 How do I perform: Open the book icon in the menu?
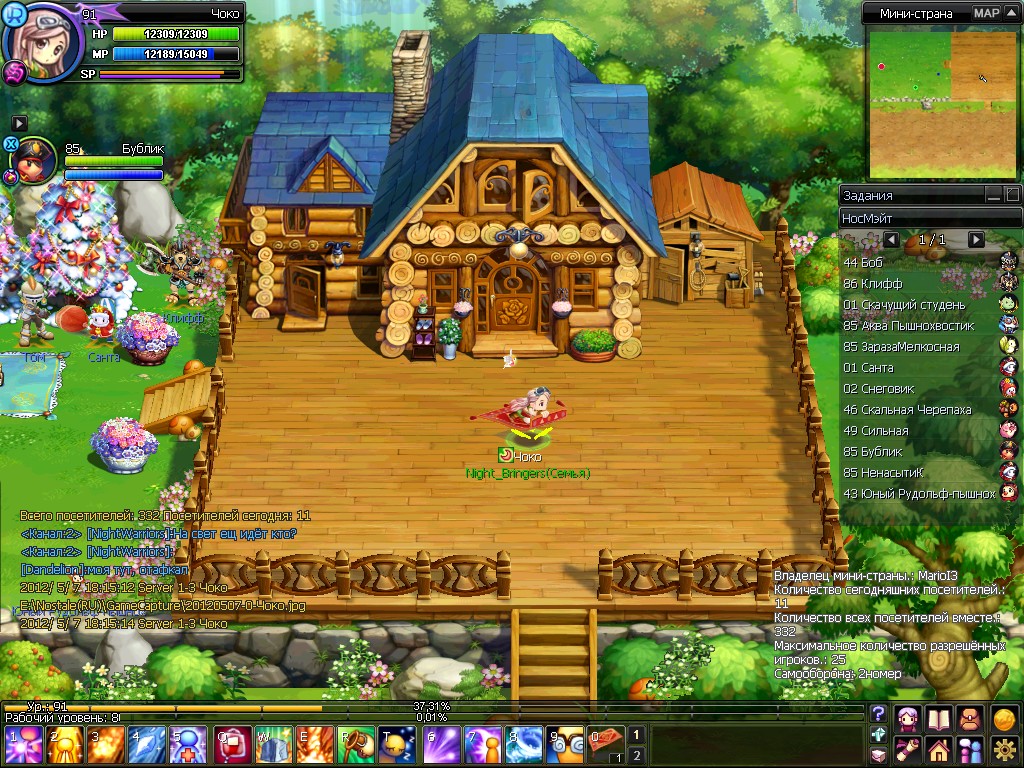coord(938,718)
